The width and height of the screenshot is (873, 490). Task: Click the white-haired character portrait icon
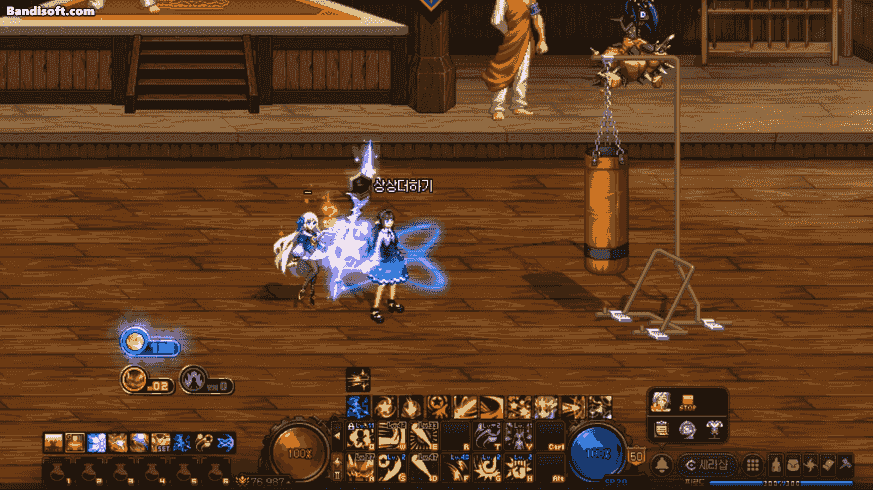coord(661,402)
